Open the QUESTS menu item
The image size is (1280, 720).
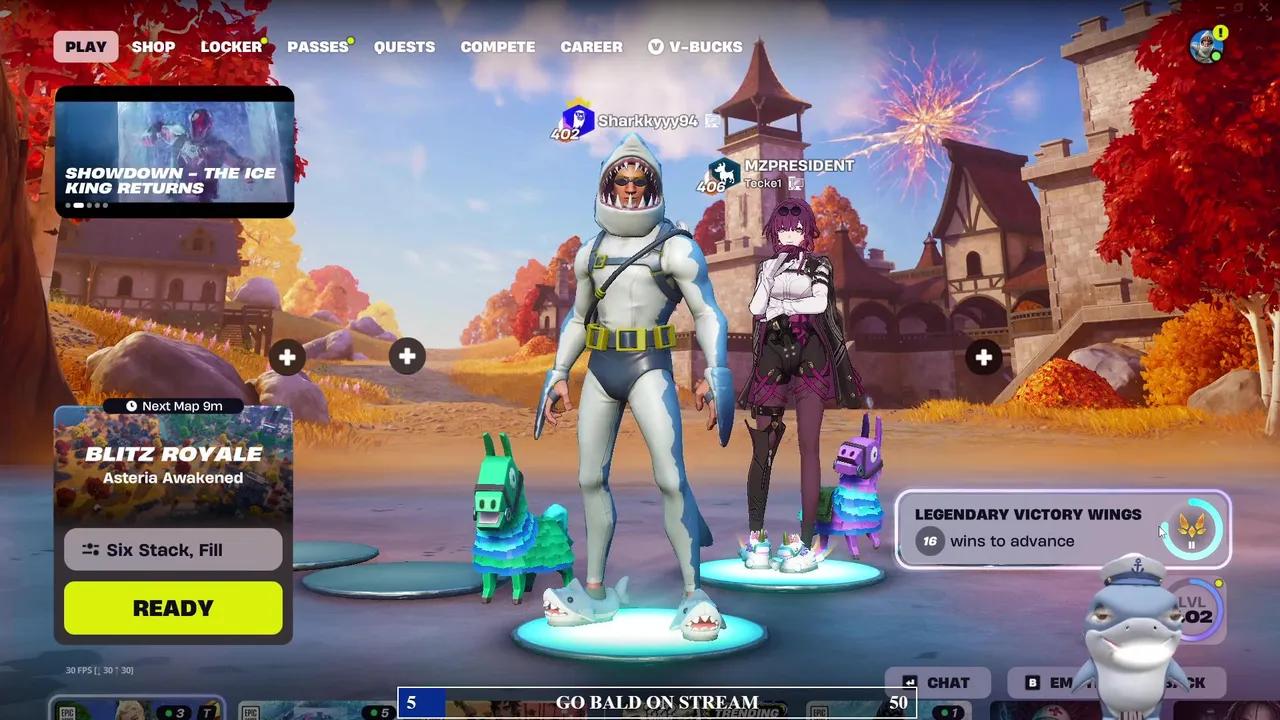tap(404, 46)
